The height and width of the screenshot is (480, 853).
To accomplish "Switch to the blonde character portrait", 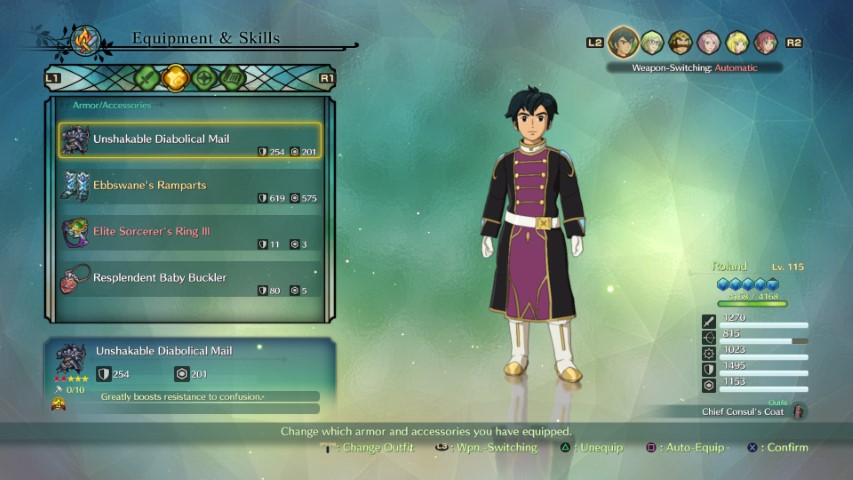I will pyautogui.click(x=737, y=42).
